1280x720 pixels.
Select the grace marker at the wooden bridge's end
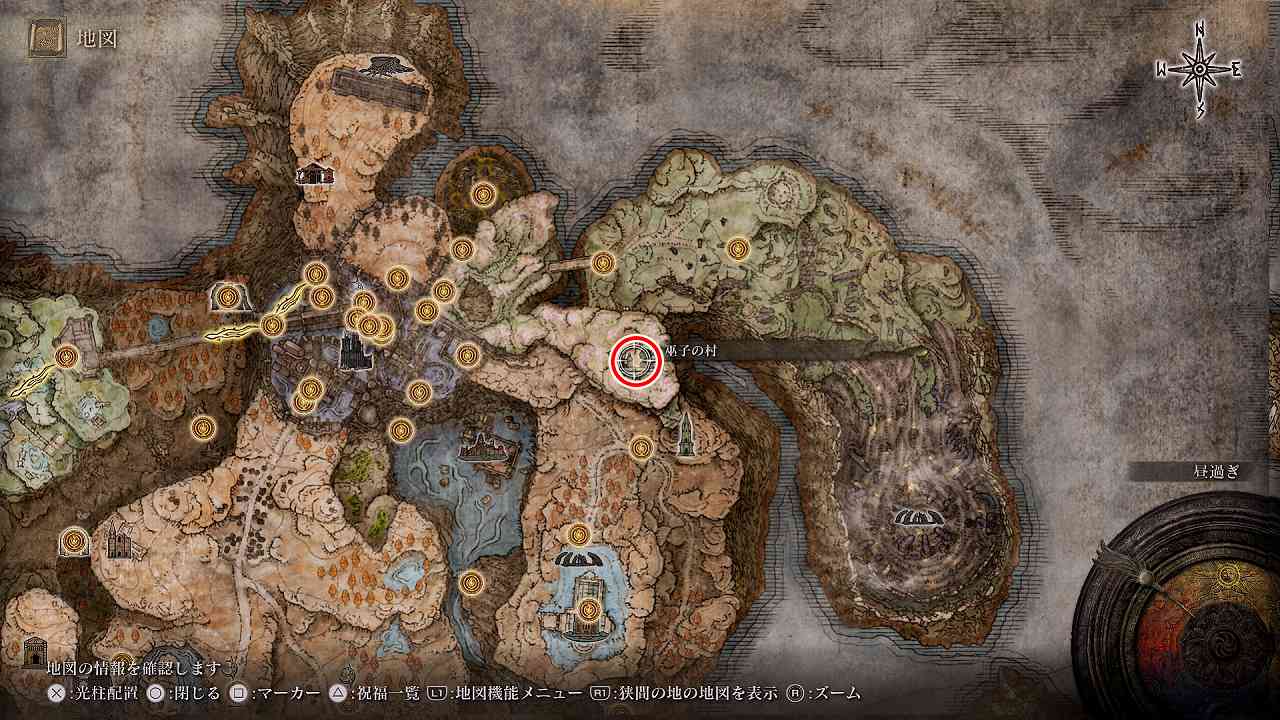pyautogui.click(x=602, y=263)
